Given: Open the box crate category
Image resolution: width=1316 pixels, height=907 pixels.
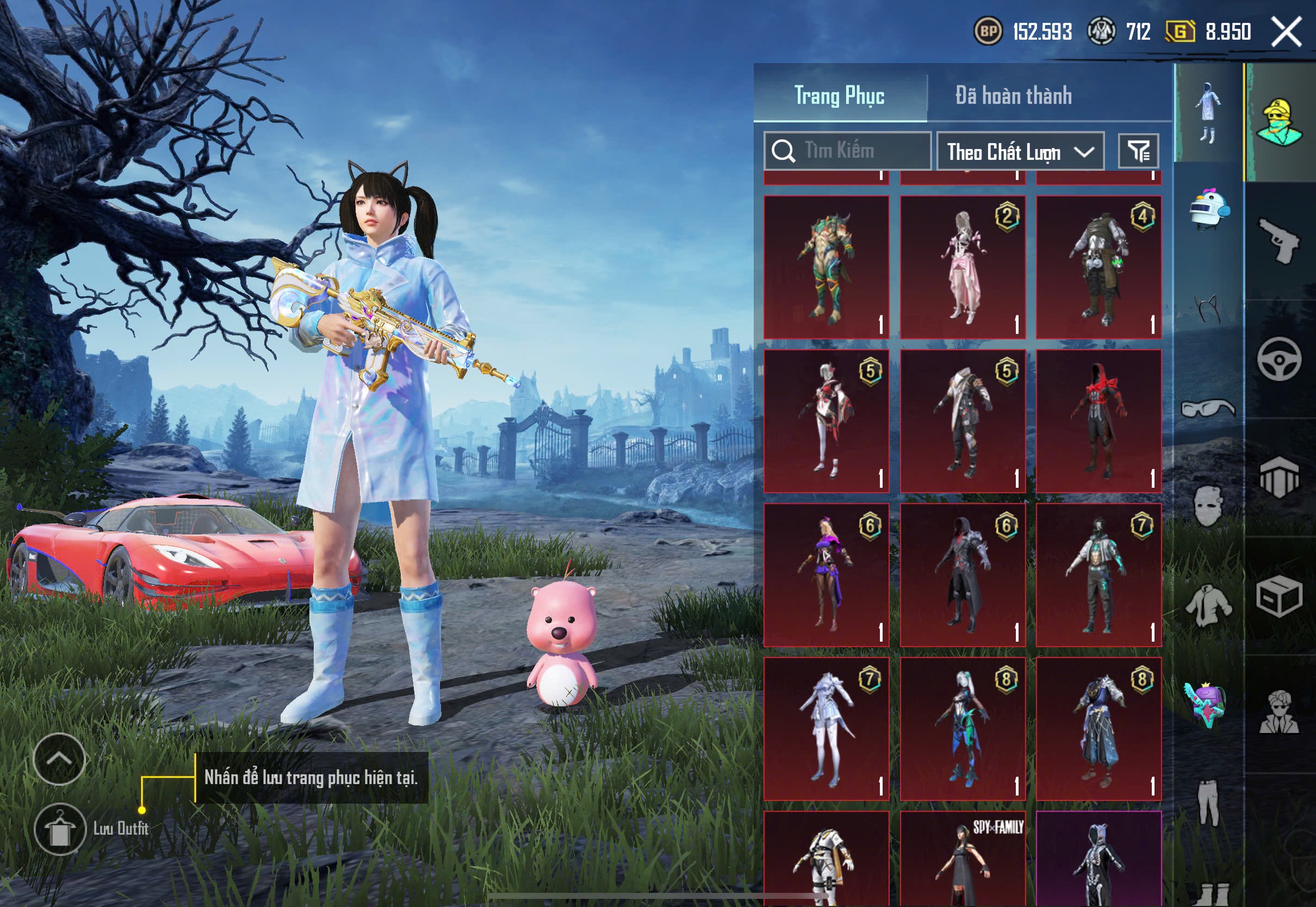Looking at the screenshot, I should point(1279,595).
